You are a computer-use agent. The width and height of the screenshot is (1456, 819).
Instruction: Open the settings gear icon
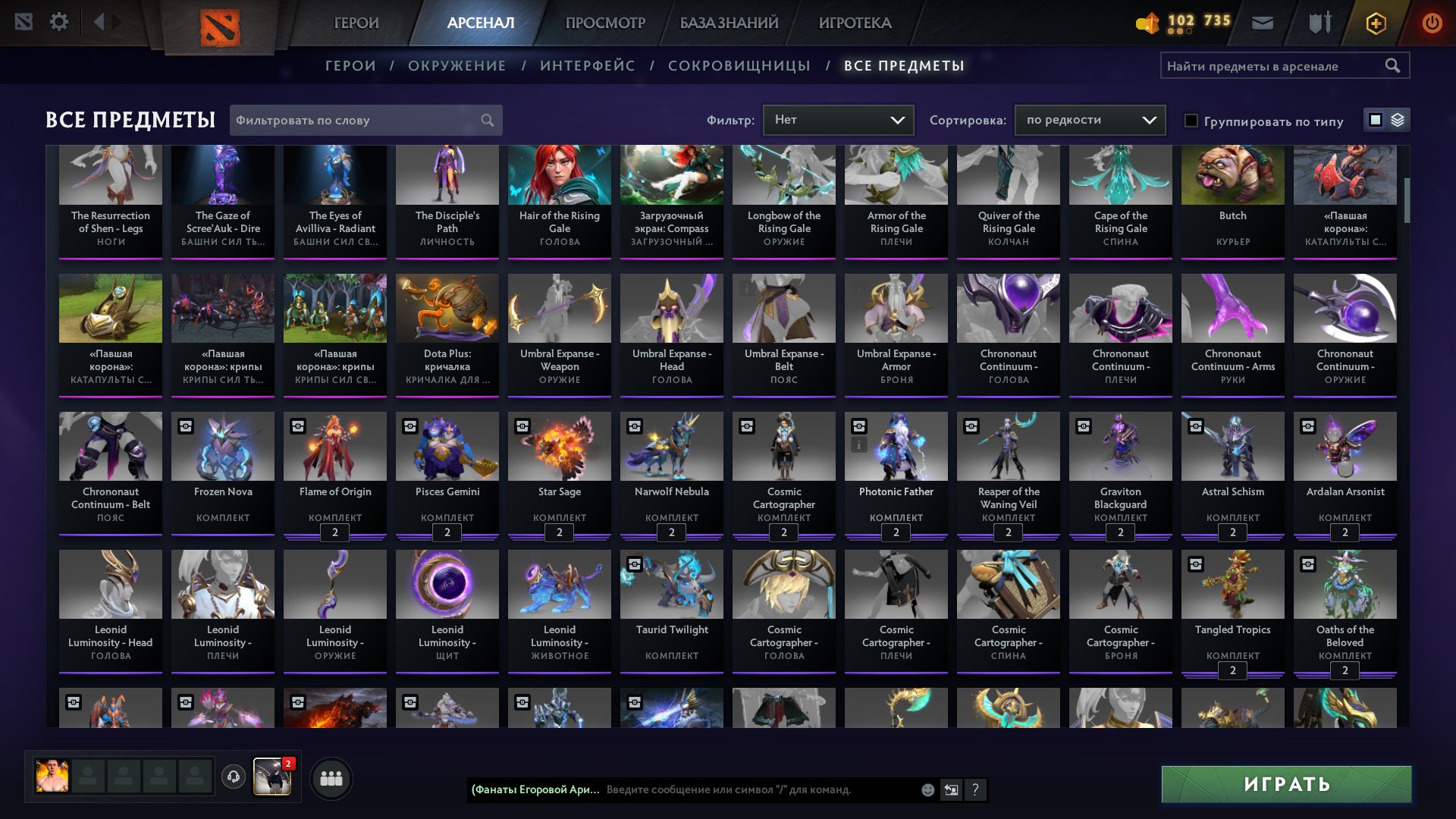click(x=59, y=21)
